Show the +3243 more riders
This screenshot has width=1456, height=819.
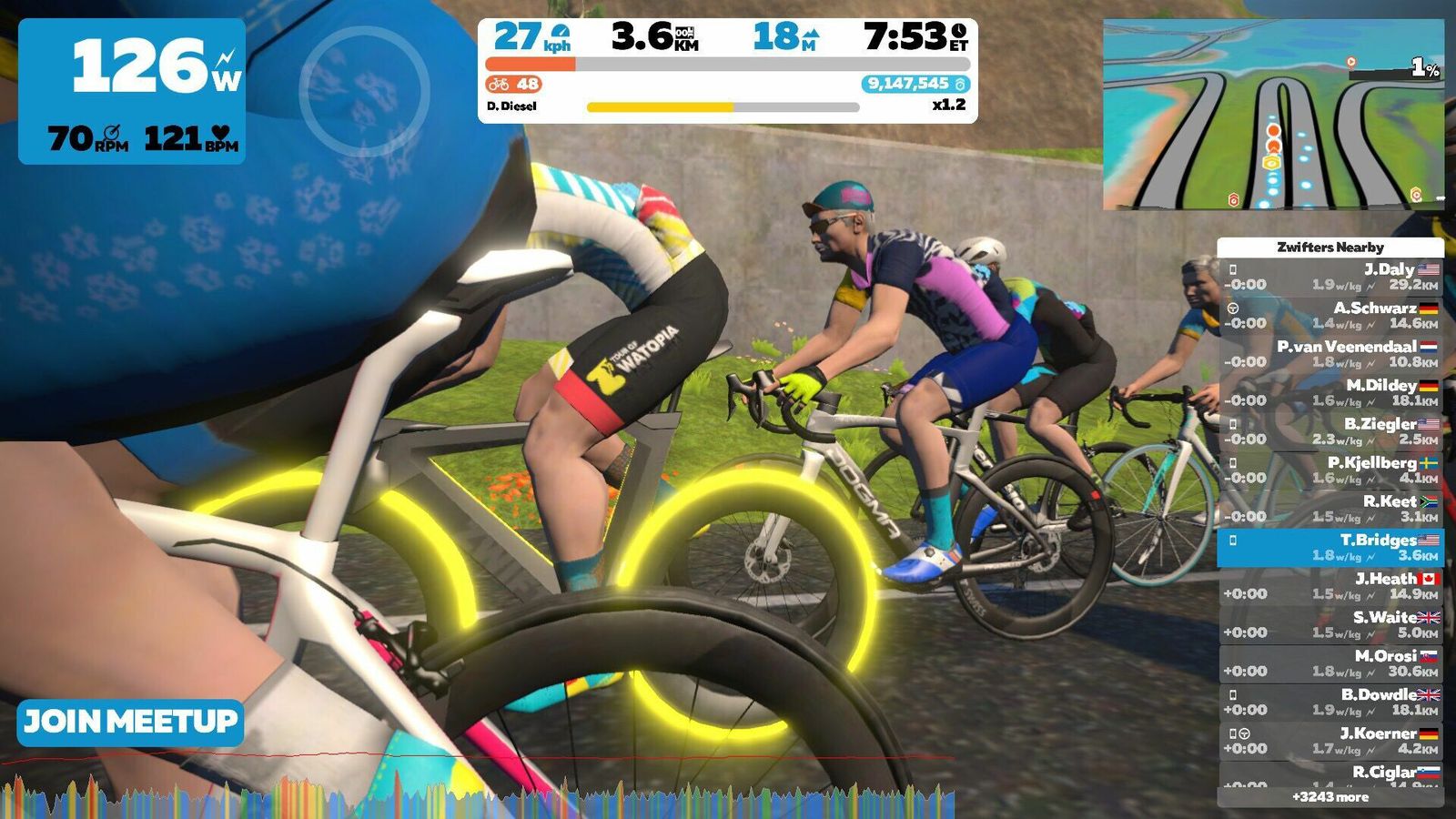(1330, 797)
